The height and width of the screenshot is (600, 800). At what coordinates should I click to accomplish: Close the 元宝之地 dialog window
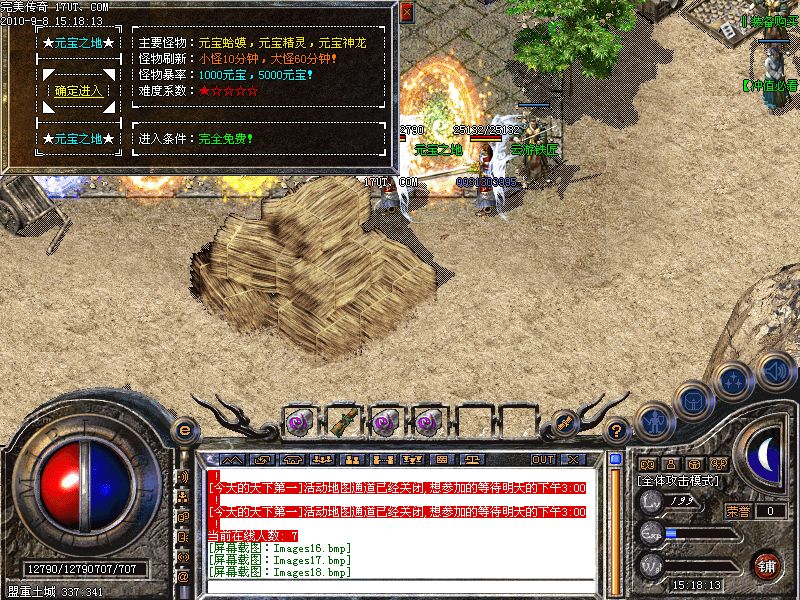click(406, 13)
